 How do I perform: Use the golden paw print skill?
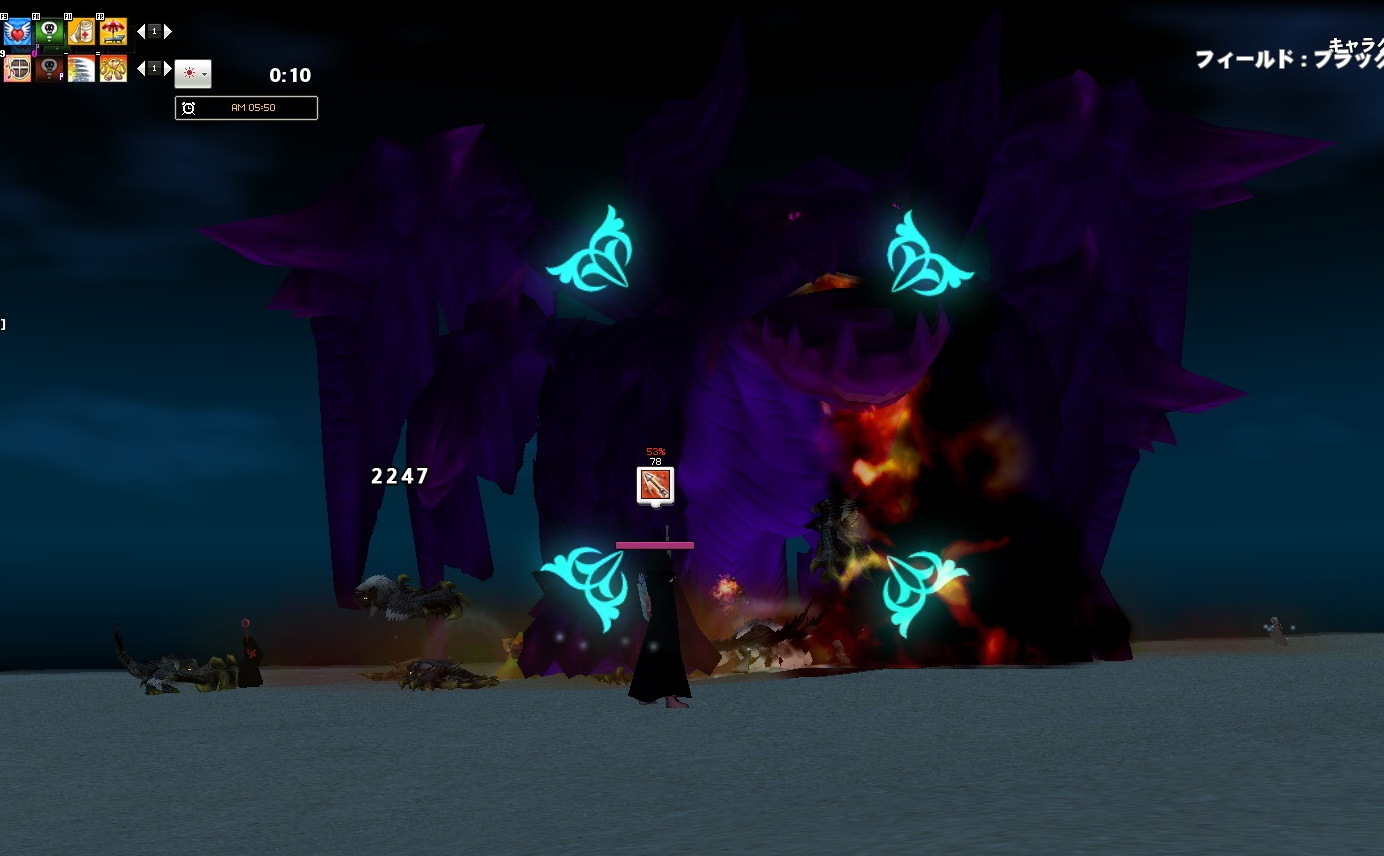[113, 69]
